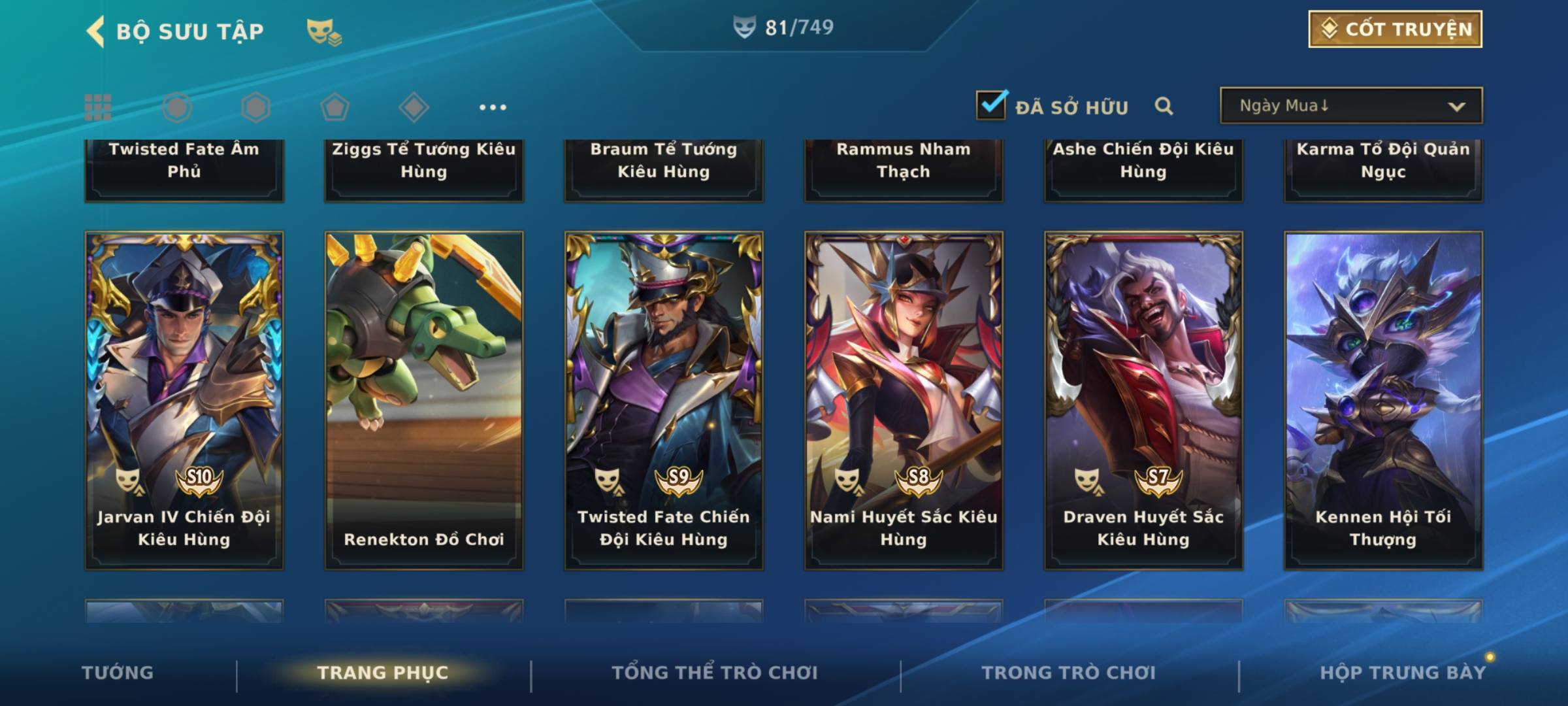
Task: Pick Twisted Fate Chiến Đội Kiêu Hùng
Action: (x=664, y=400)
